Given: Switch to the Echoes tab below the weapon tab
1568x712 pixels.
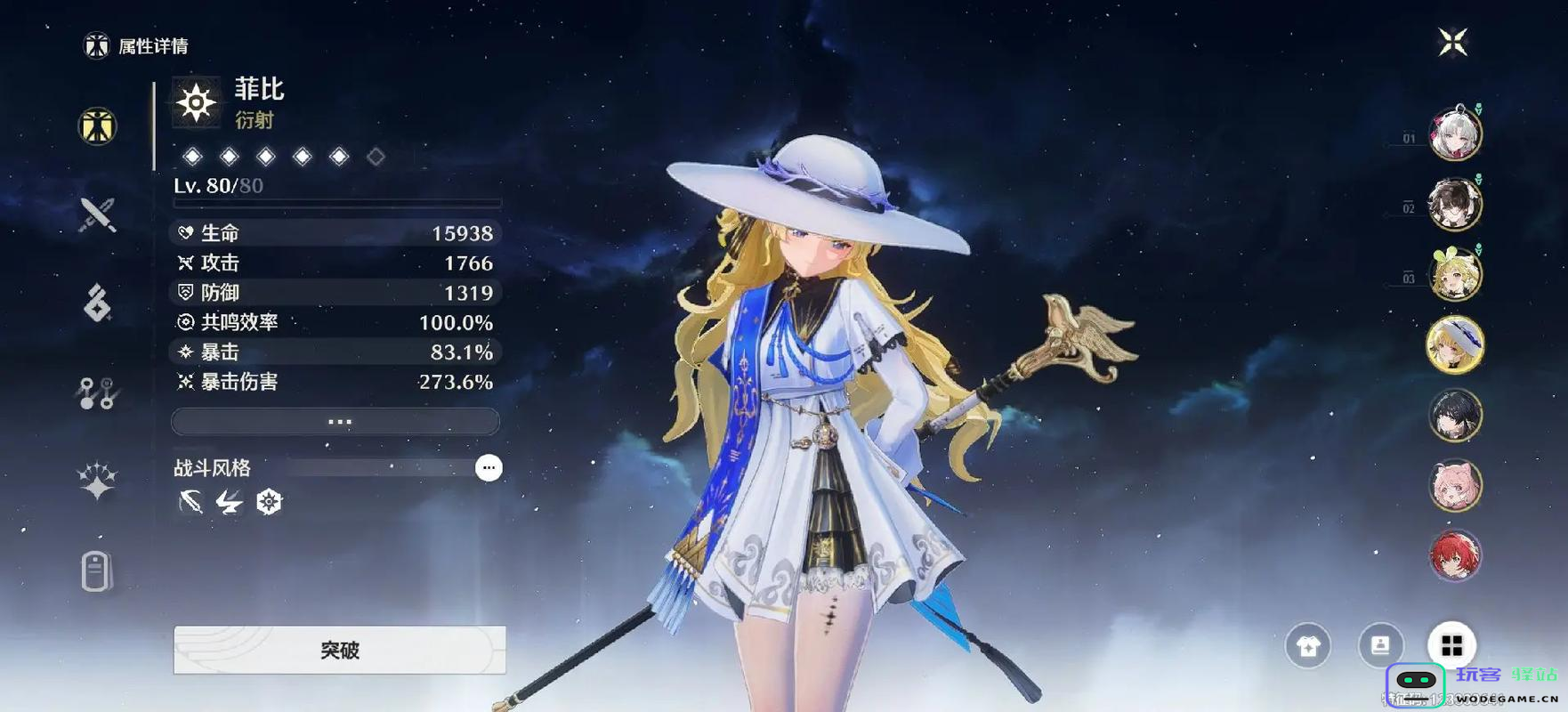Looking at the screenshot, I should 97,303.
